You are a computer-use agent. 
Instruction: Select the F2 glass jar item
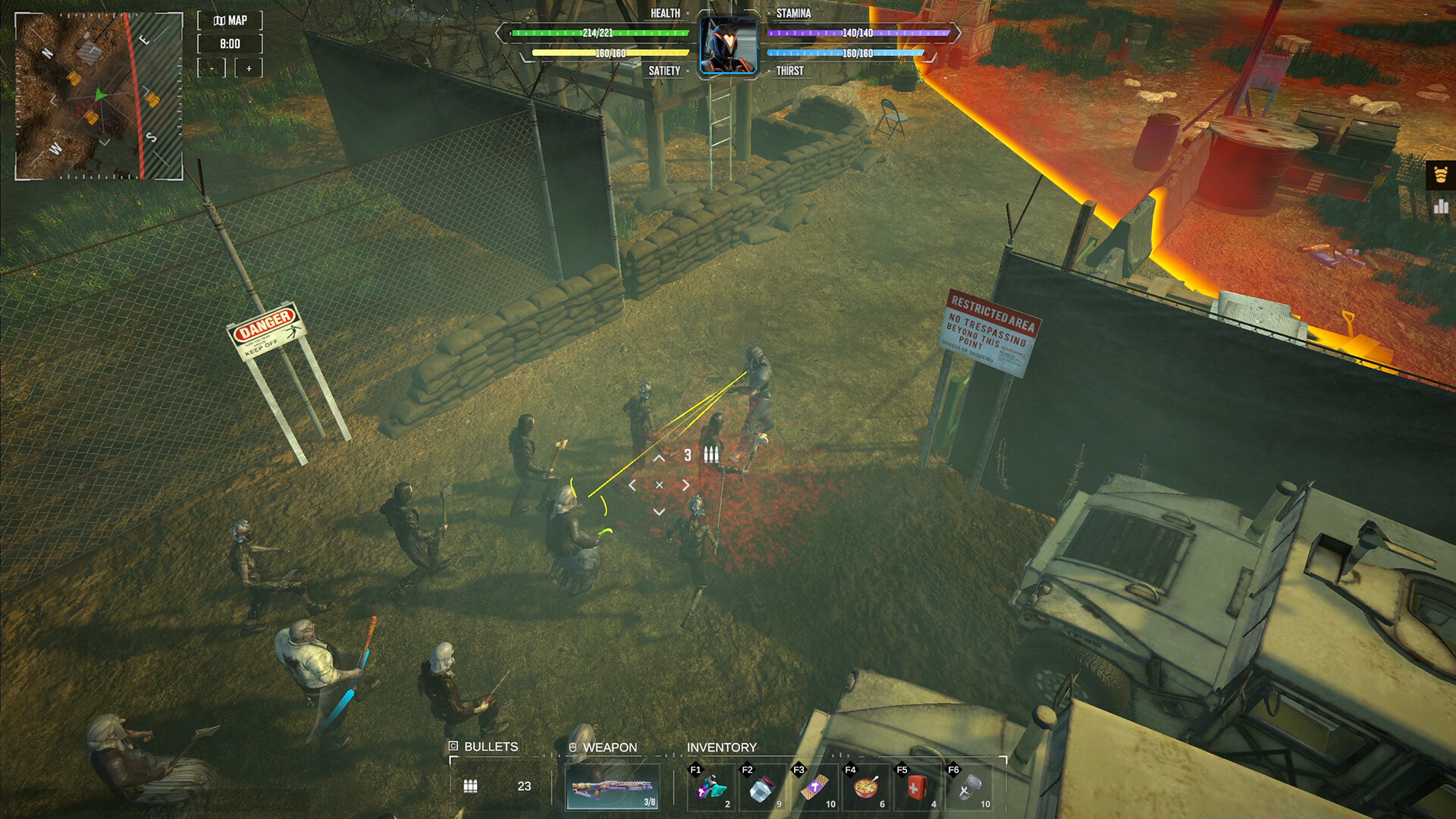click(x=762, y=788)
